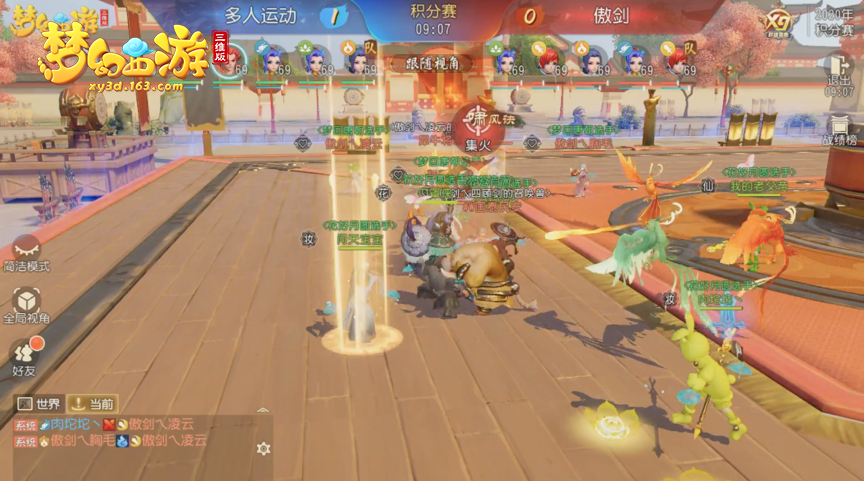Switch chat to the 世界 channel
This screenshot has width=864, height=481.
pos(40,404)
